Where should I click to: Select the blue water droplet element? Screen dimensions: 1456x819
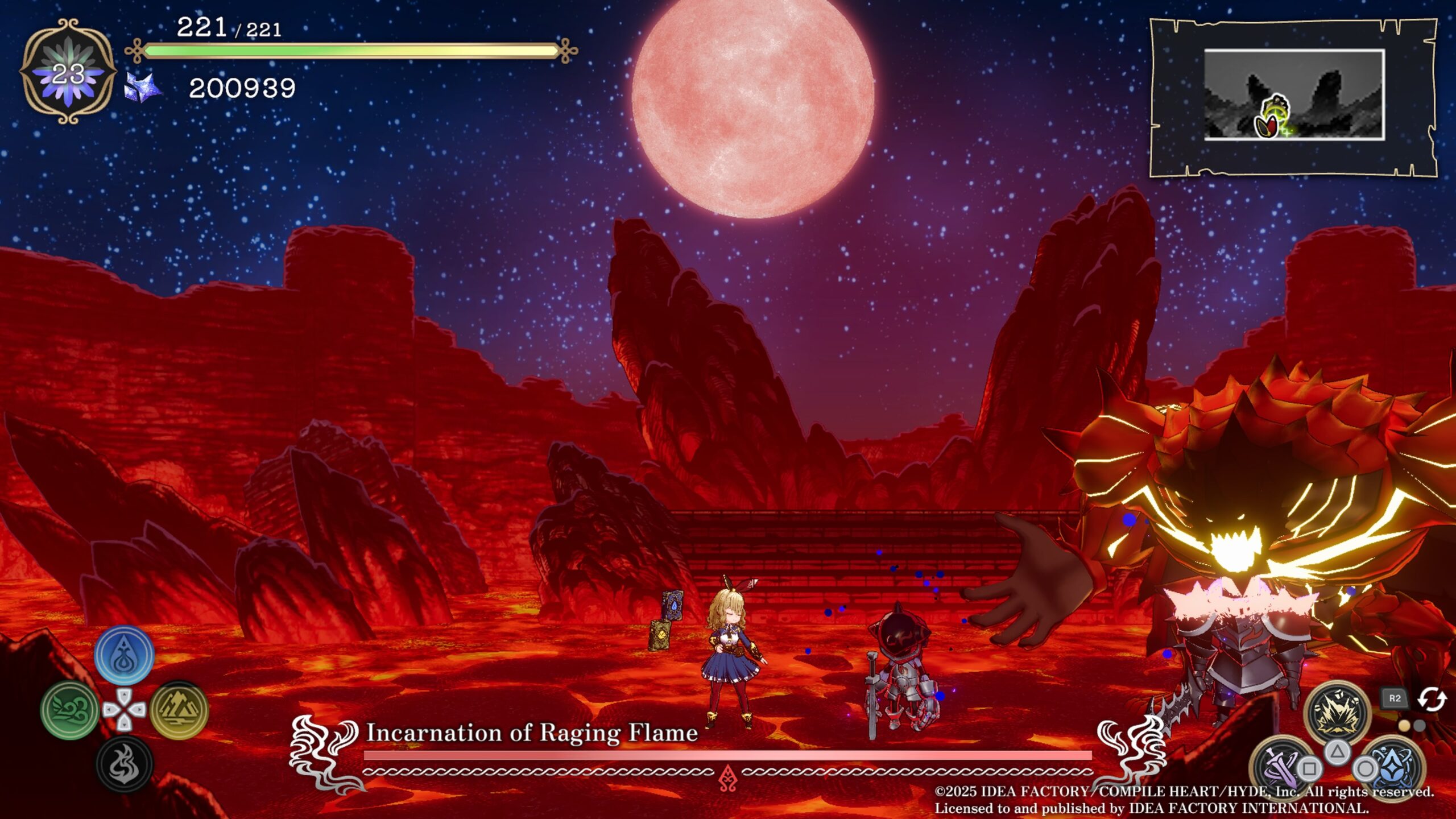124,655
